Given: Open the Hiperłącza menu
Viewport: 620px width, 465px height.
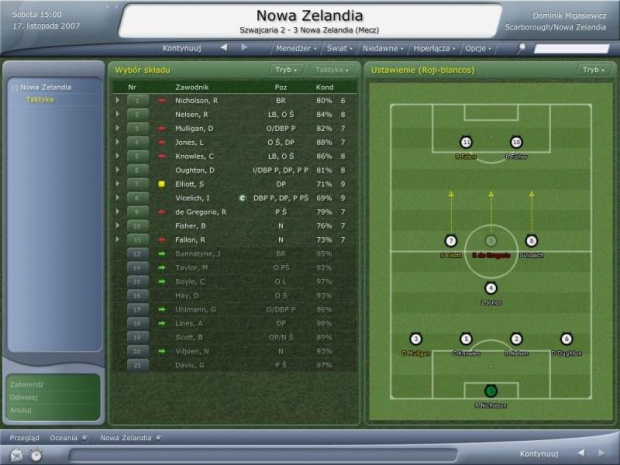Looking at the screenshot, I should pos(435,48).
